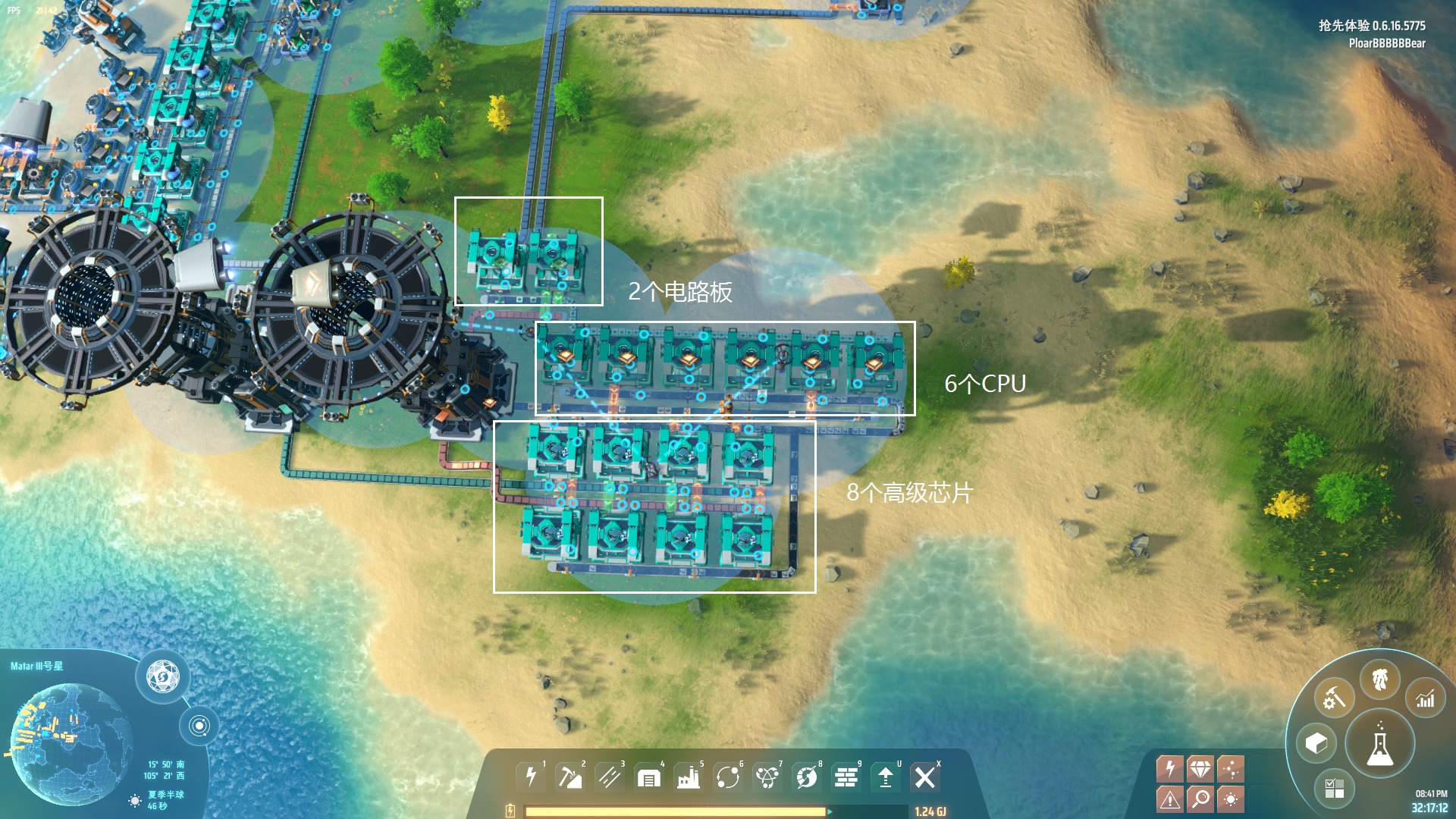Viewport: 1456px width, 819px height.
Task: Select the factory production build category
Action: pos(688,777)
